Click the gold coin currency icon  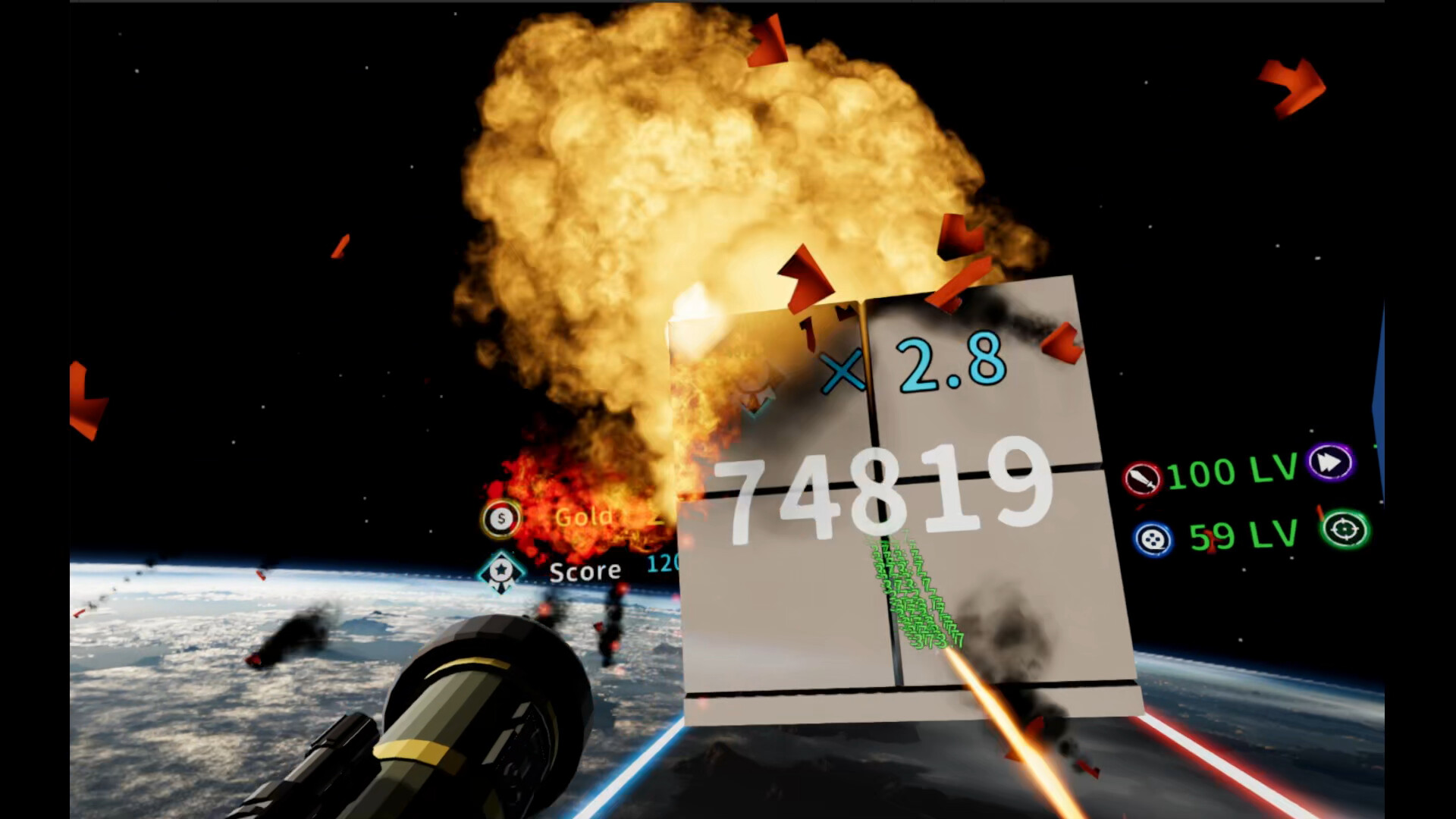pyautogui.click(x=500, y=518)
